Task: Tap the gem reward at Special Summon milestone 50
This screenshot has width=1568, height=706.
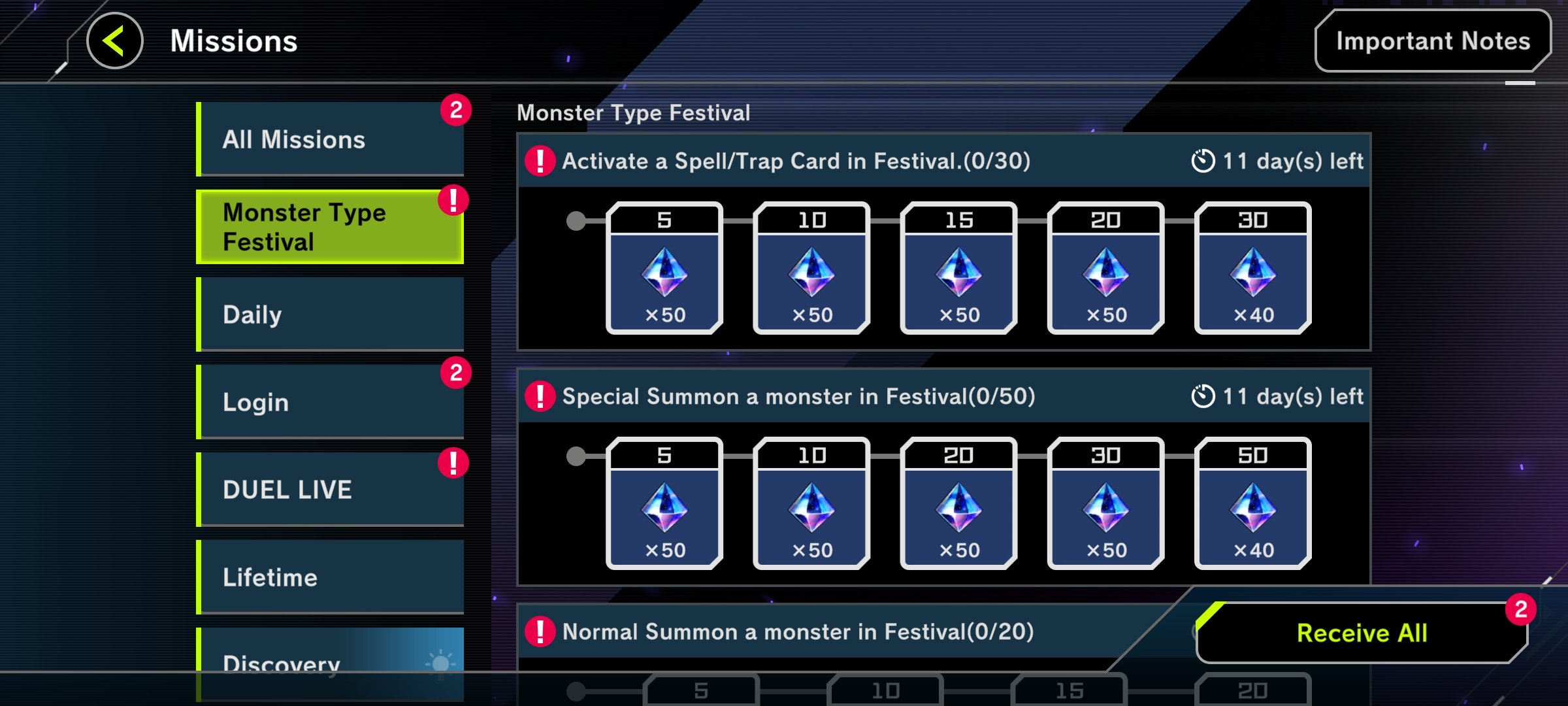Action: pyautogui.click(x=1252, y=503)
